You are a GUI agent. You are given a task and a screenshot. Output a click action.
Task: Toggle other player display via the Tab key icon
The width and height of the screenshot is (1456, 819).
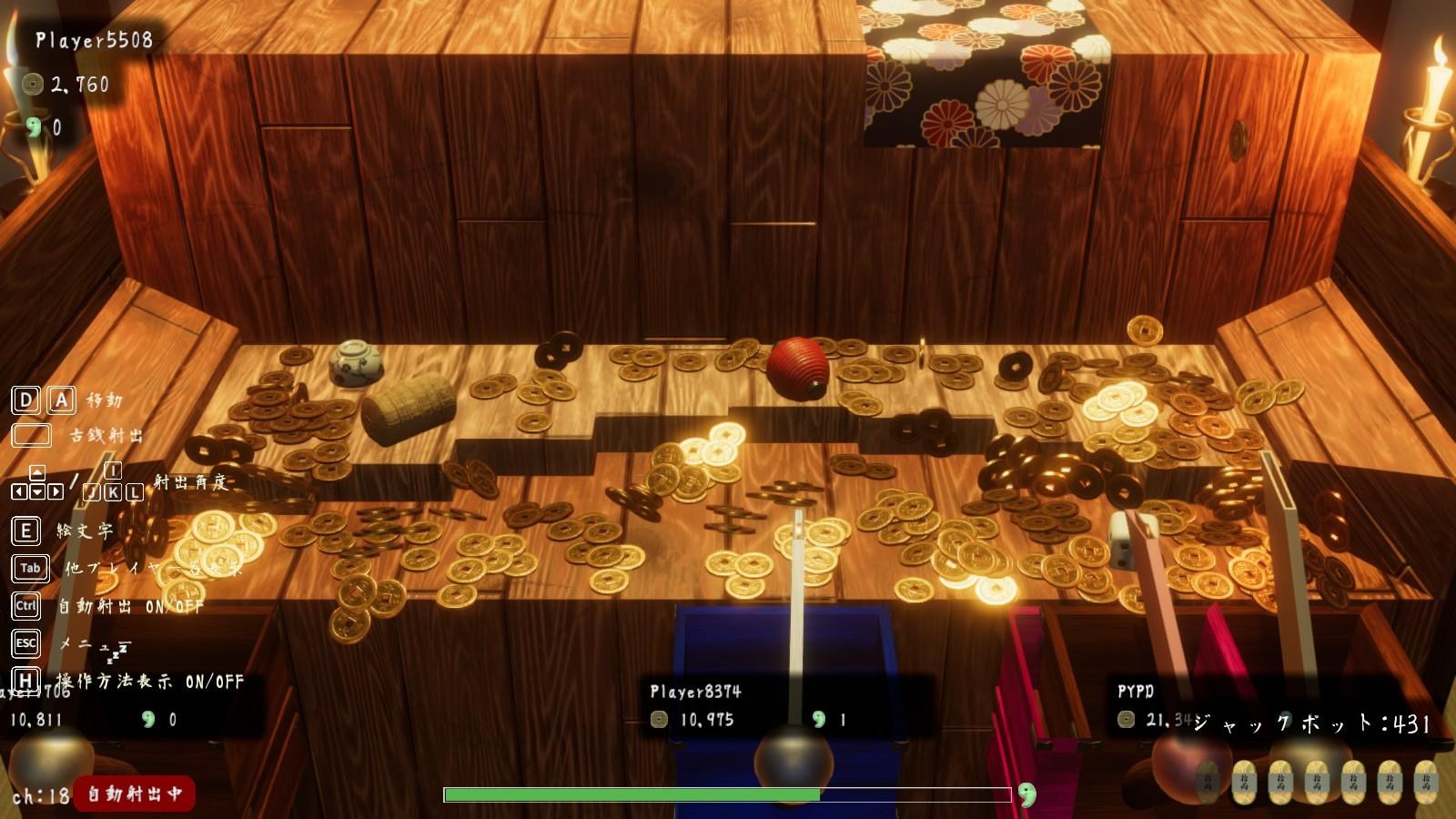pos(29,567)
